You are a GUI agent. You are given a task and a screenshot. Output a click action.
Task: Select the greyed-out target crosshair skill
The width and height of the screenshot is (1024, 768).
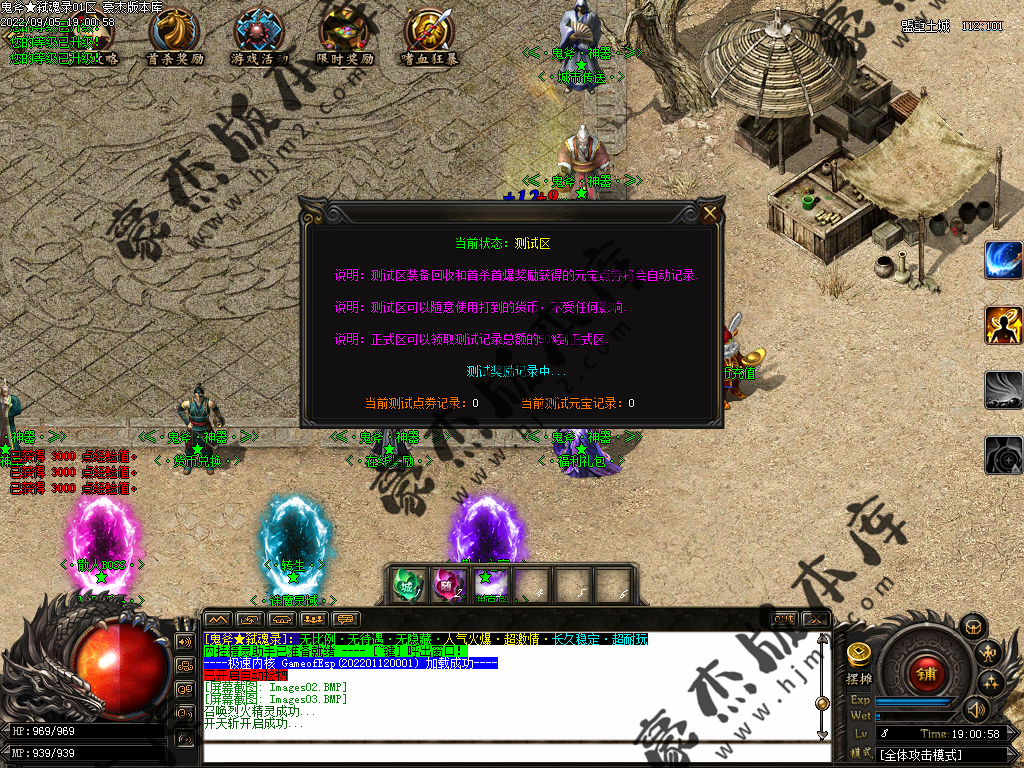1003,455
